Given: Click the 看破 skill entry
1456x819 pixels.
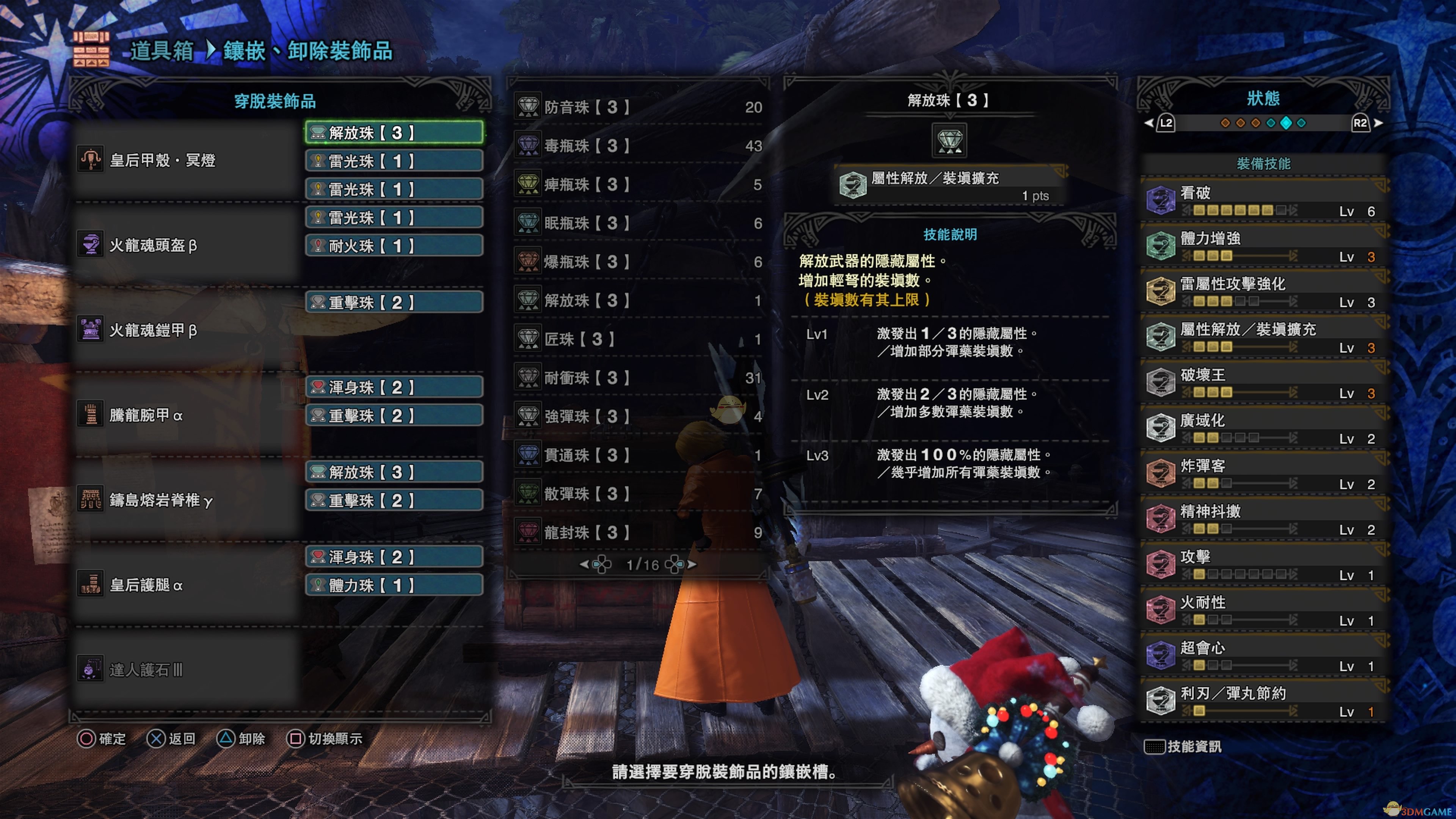Looking at the screenshot, I should coord(1264,201).
